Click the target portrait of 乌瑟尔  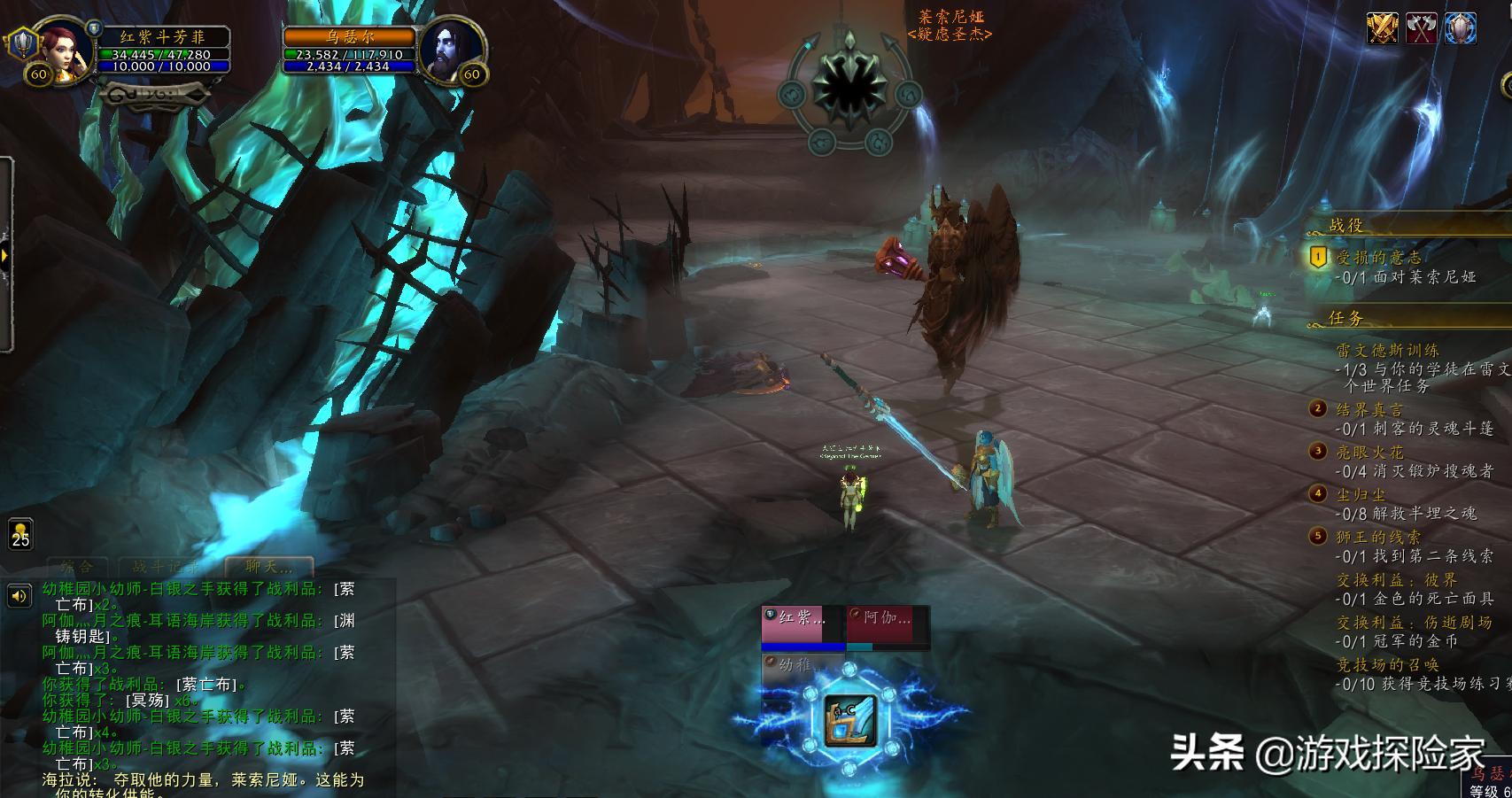click(x=451, y=50)
